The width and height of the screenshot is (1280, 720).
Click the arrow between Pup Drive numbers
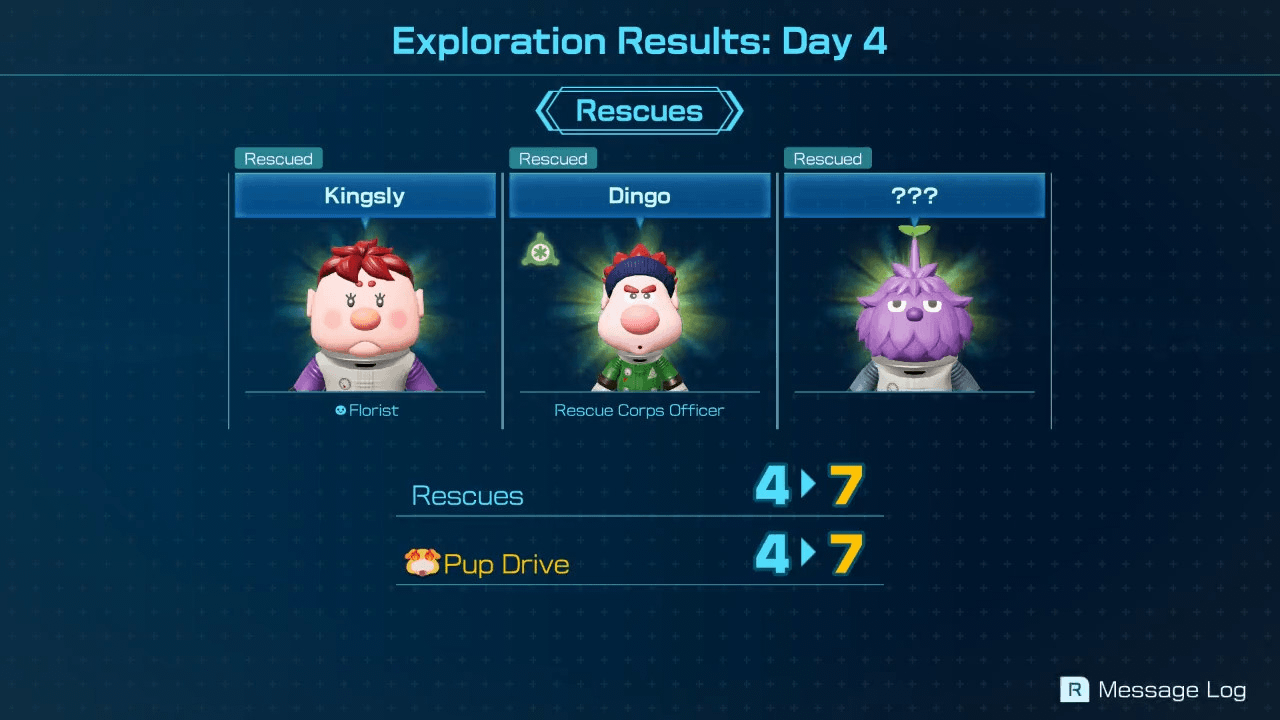(x=810, y=554)
